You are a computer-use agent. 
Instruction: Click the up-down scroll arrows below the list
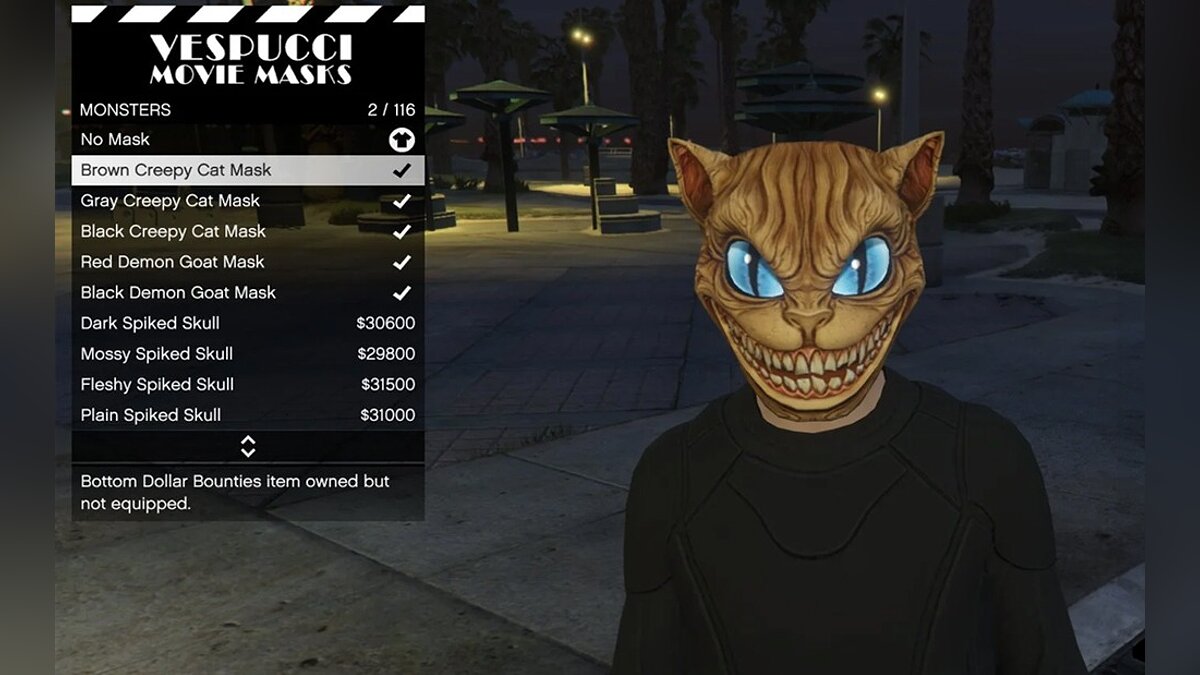click(248, 447)
